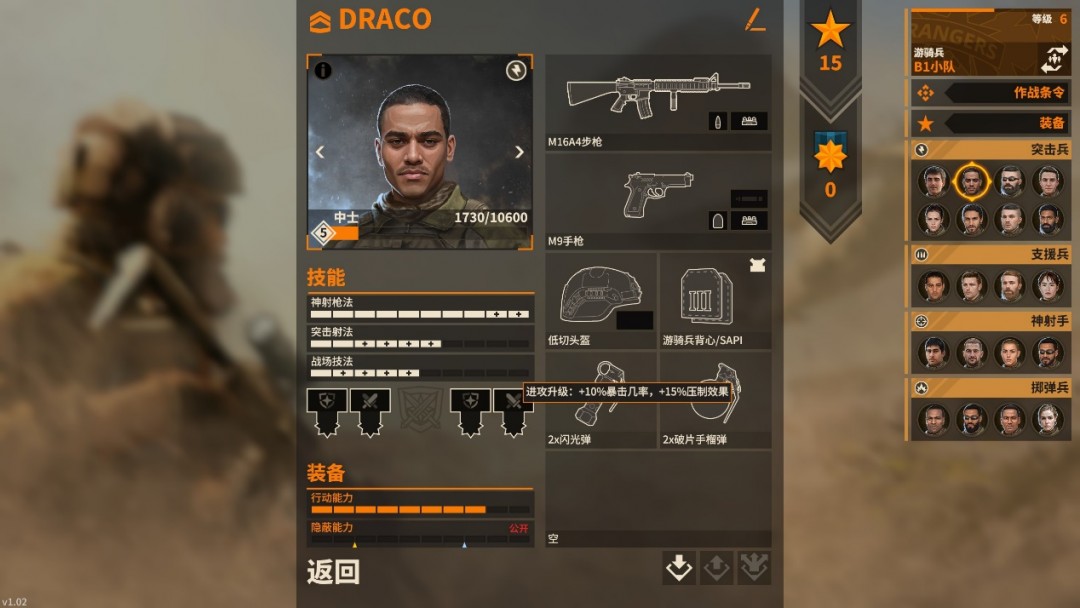Image resolution: width=1080 pixels, height=608 pixels.
Task: Select the 2x破片手榴弹 grenade slot
Action: (715, 400)
